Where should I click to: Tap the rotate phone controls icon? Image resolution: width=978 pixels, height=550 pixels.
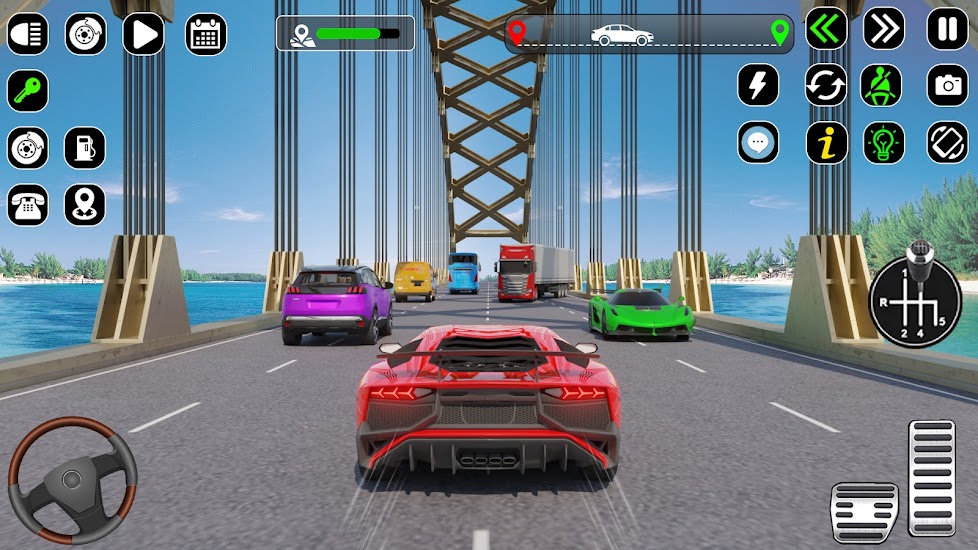click(x=947, y=143)
